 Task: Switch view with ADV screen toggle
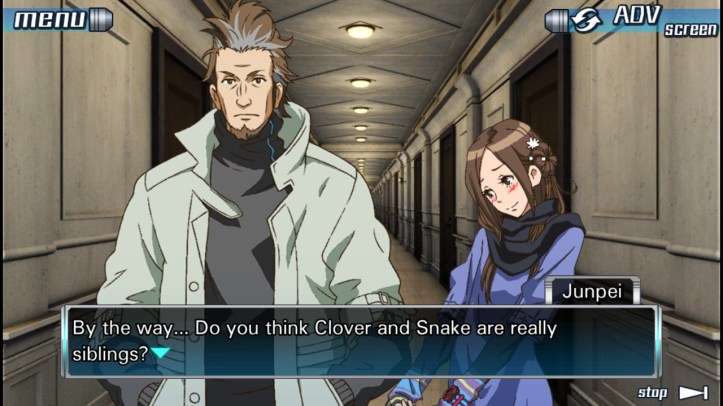pyautogui.click(x=633, y=19)
